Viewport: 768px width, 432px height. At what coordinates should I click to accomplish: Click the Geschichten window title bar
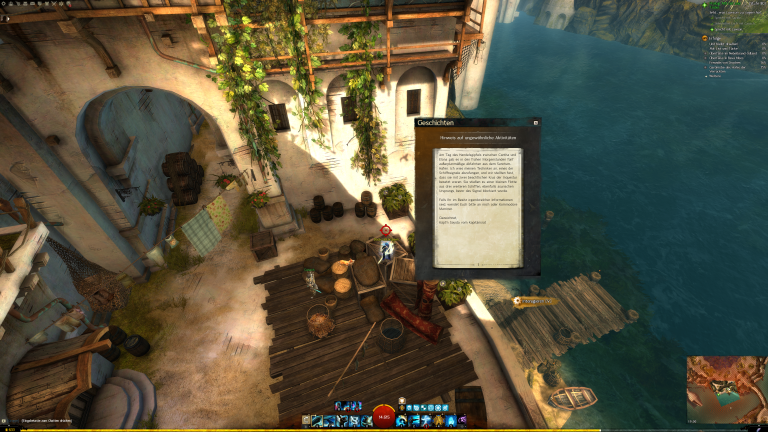pos(470,123)
